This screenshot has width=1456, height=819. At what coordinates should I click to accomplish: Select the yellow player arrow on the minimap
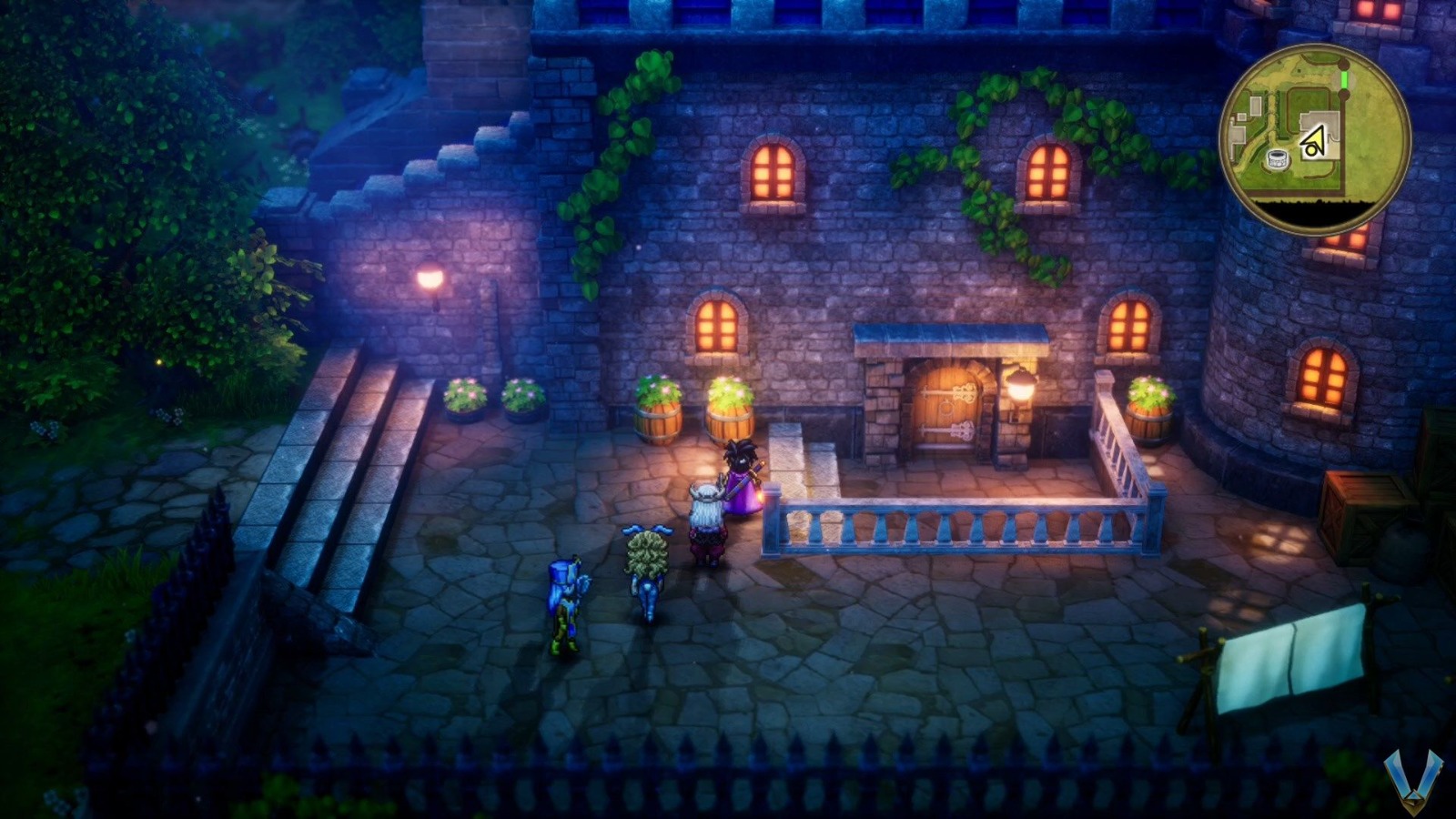1313,139
